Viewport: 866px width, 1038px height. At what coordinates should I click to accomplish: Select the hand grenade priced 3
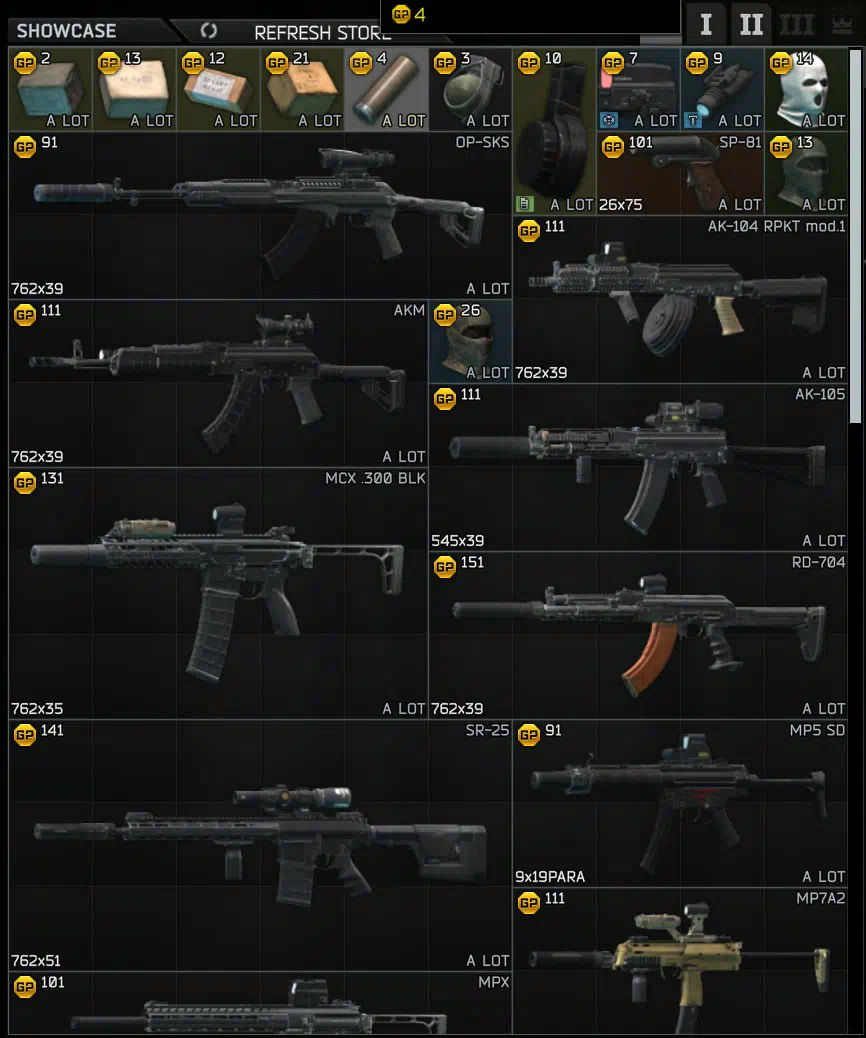coord(470,89)
